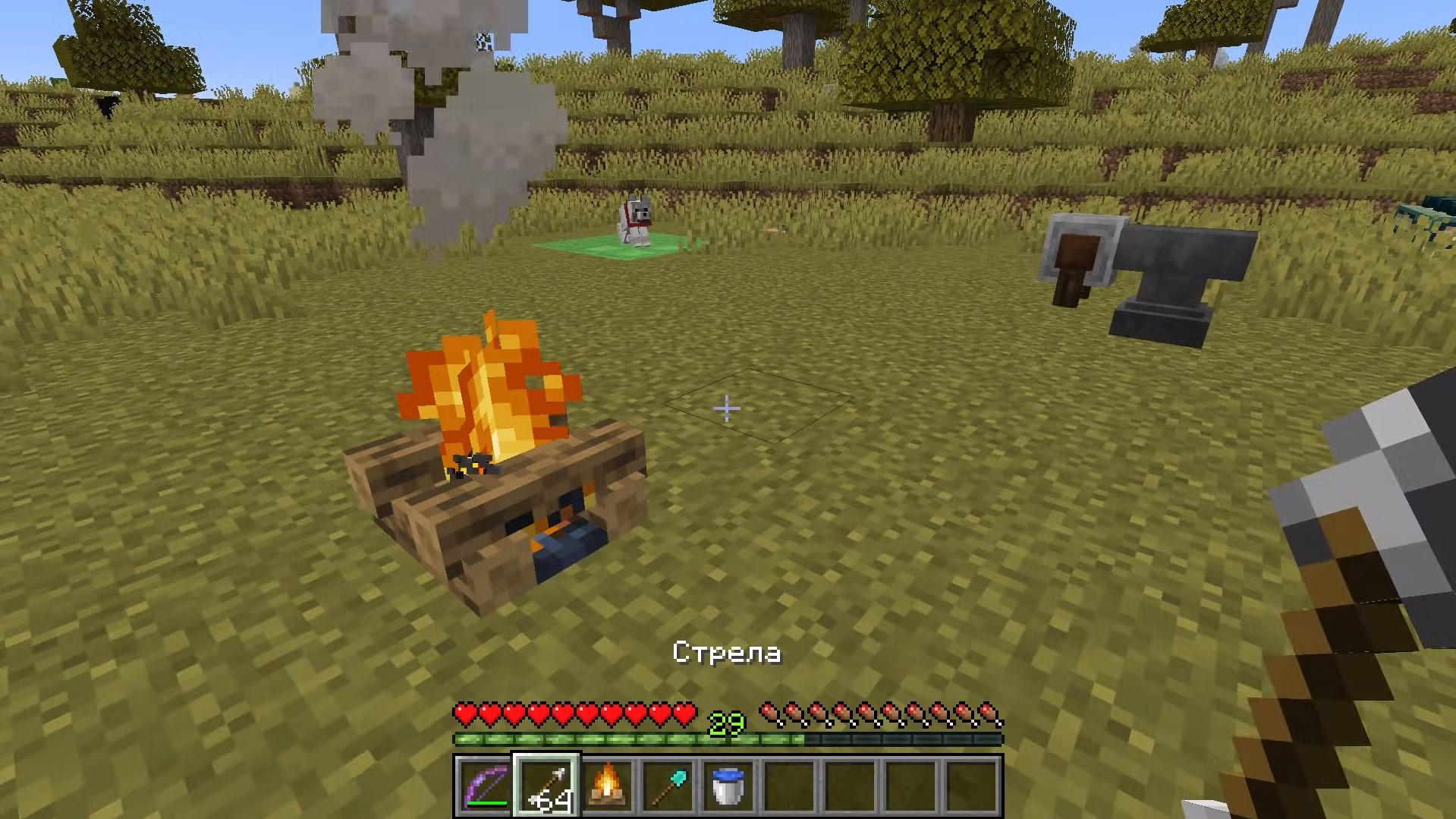
Task: Switch to the water bucket slot
Action: point(729,786)
